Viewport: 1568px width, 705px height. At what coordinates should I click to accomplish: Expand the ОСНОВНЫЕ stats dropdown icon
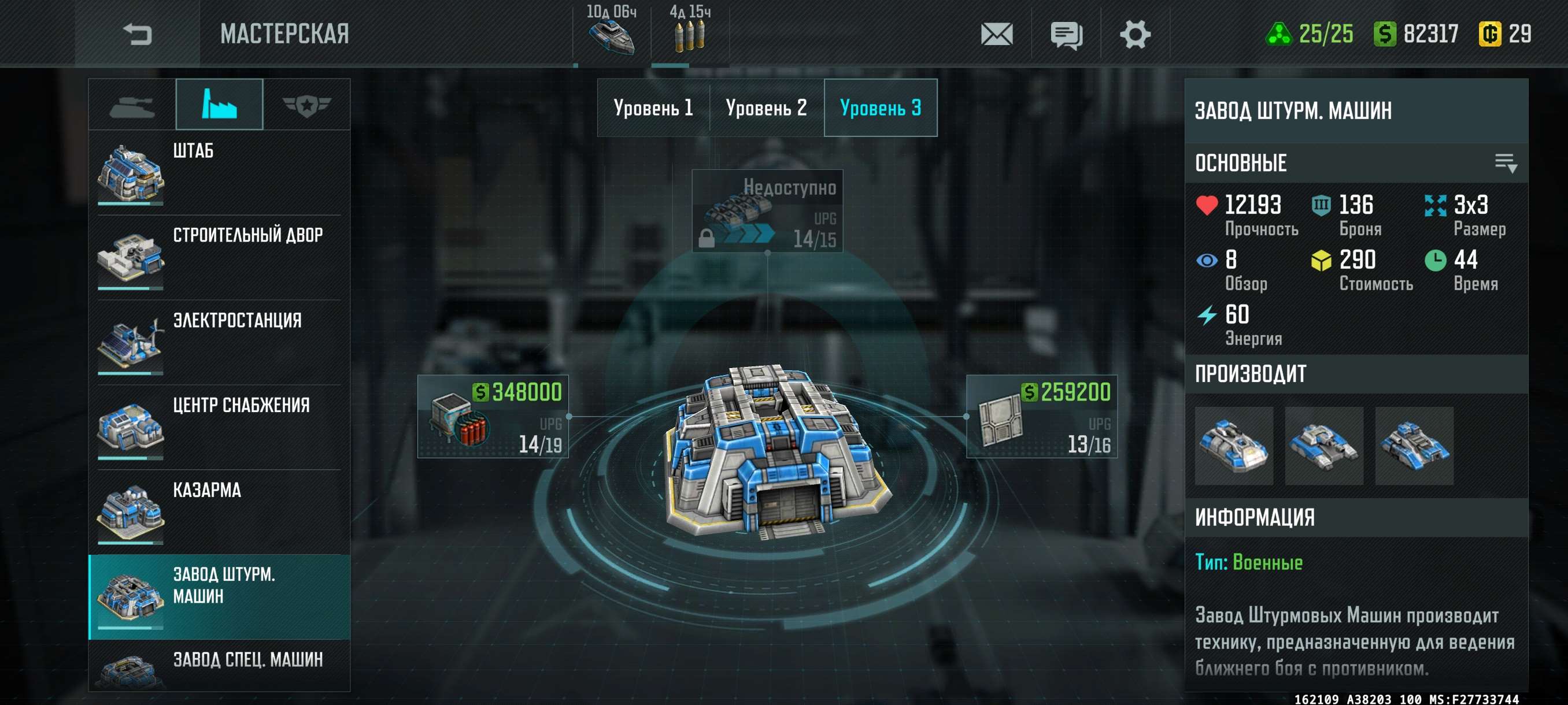[x=1506, y=163]
